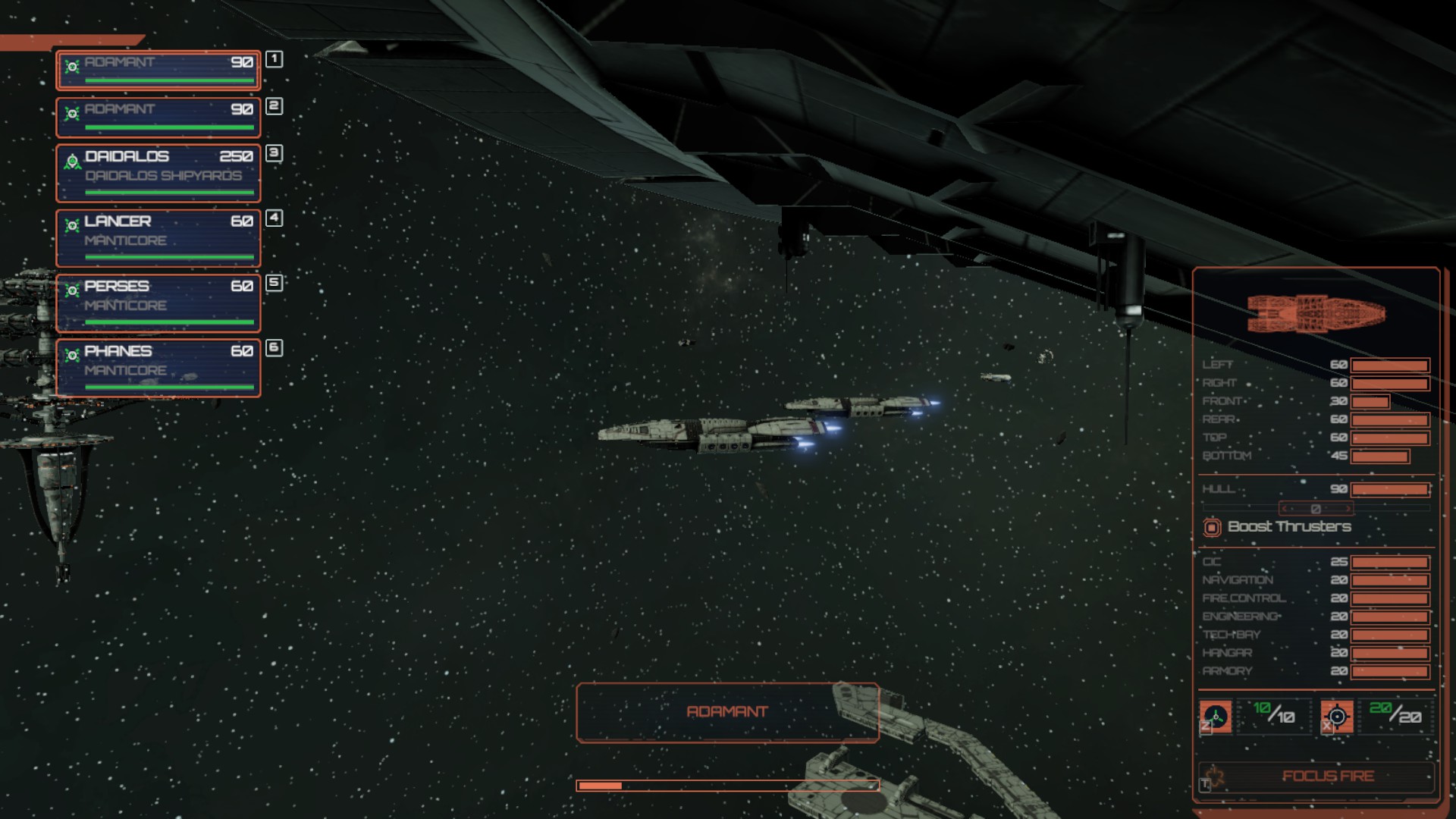Image resolution: width=1456 pixels, height=819 pixels.
Task: Click the Adamant ship name banner
Action: tap(727, 712)
